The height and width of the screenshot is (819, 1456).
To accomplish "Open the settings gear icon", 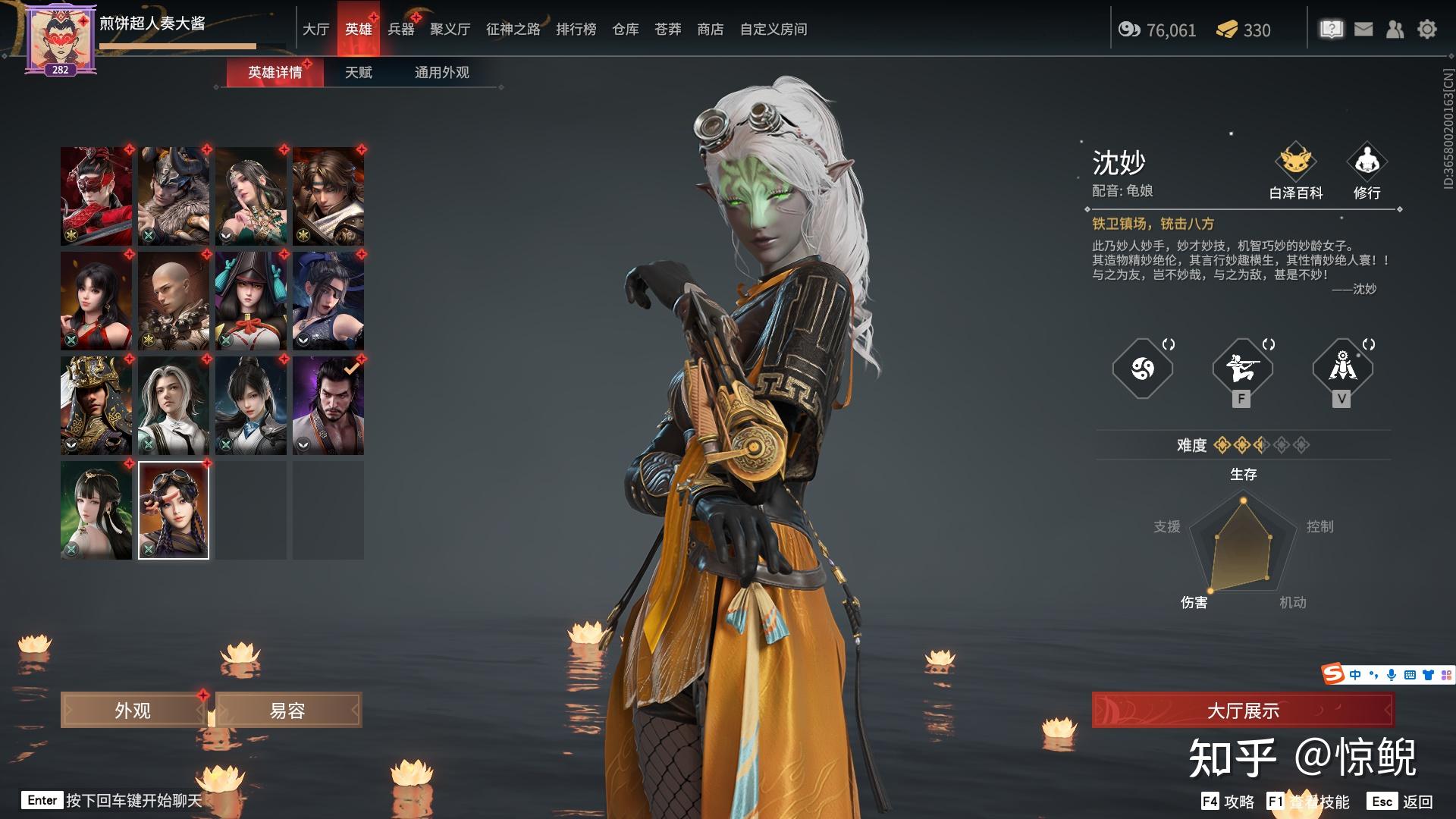I will [x=1426, y=30].
